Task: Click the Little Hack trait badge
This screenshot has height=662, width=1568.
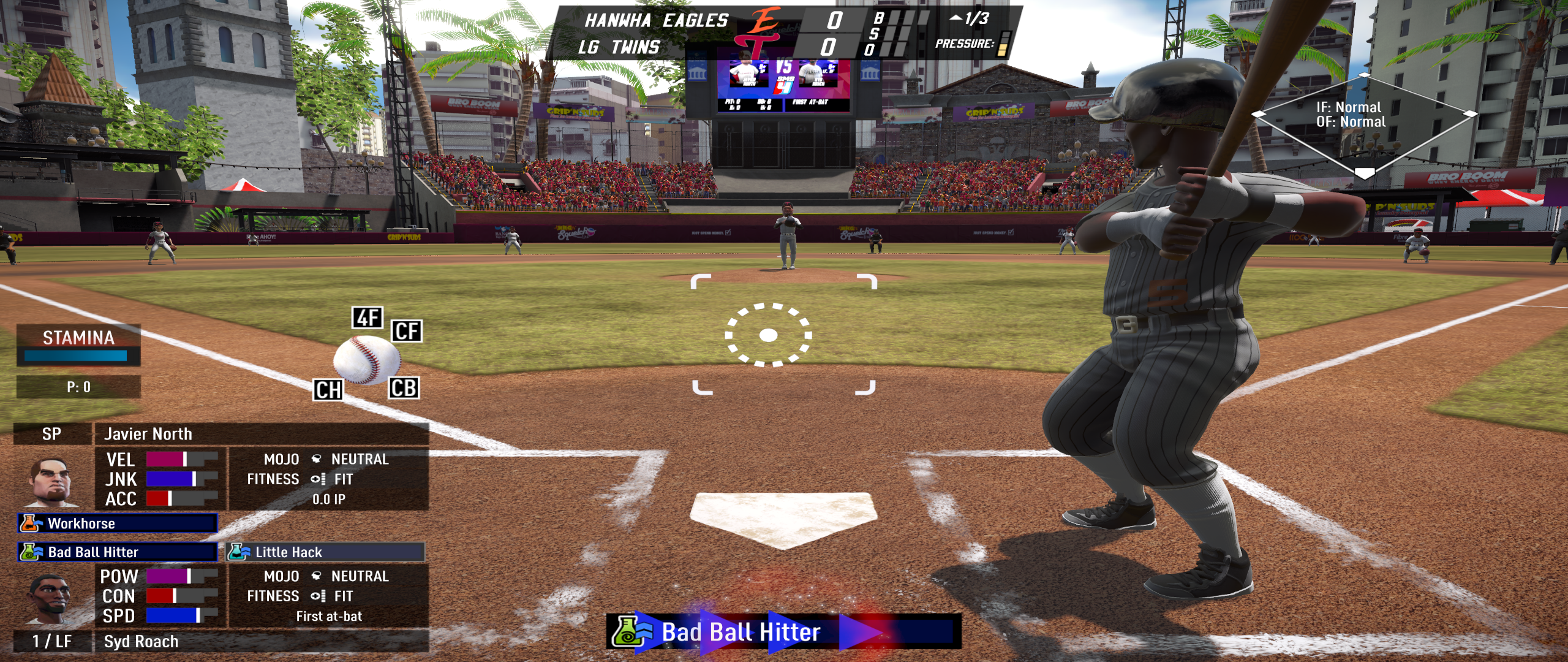Action: point(325,552)
